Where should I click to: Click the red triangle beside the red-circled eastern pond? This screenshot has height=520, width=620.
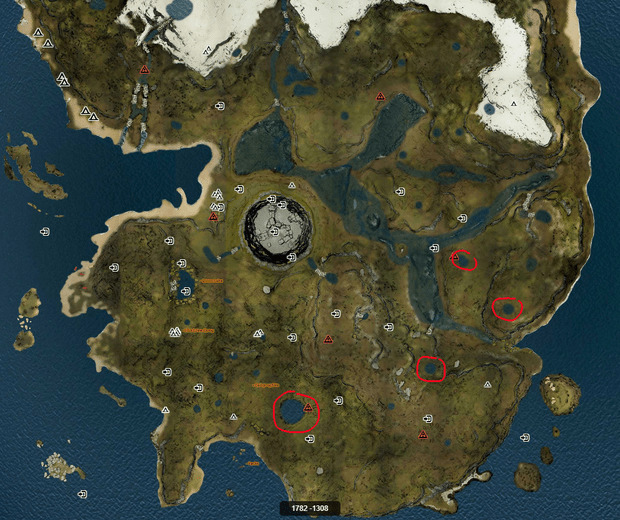pos(454,257)
